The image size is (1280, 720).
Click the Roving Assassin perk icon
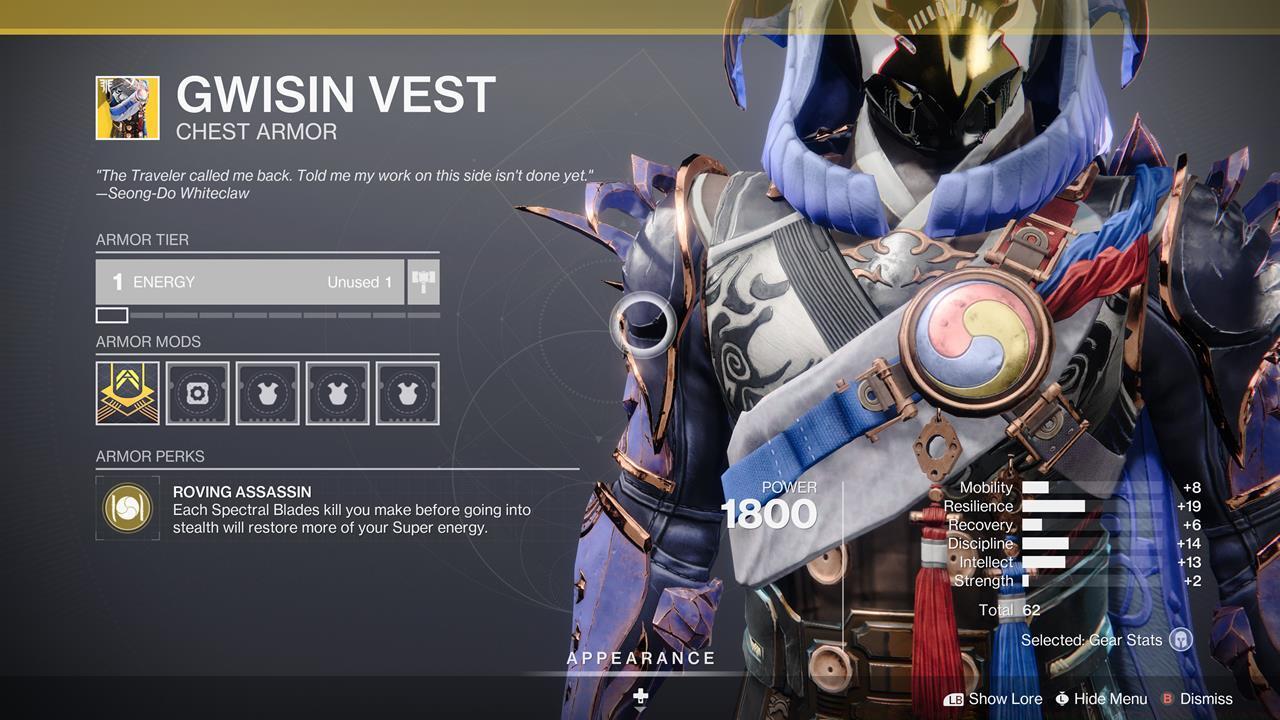(127, 508)
